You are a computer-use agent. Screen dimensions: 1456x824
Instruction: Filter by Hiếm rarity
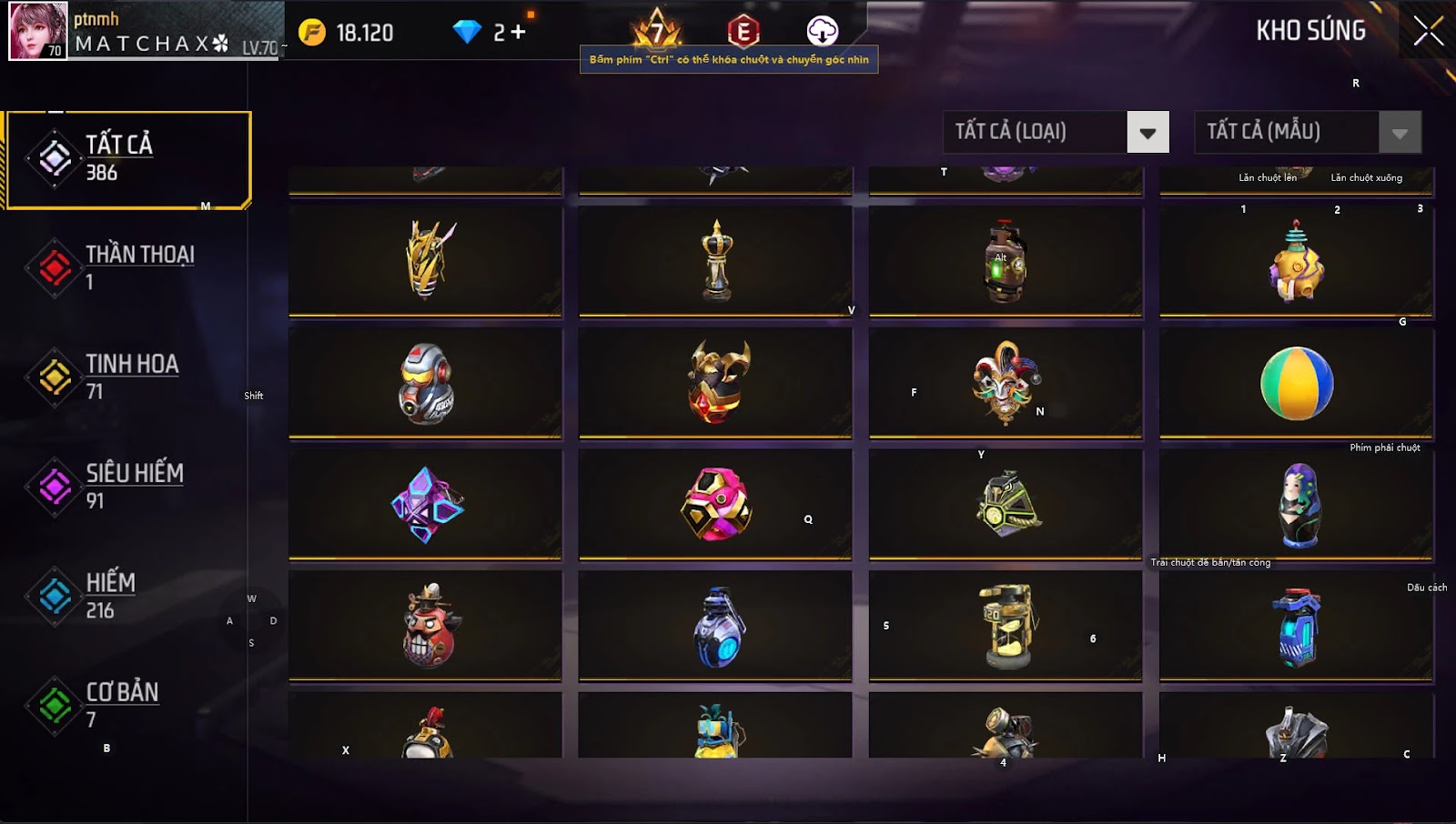tap(127, 596)
